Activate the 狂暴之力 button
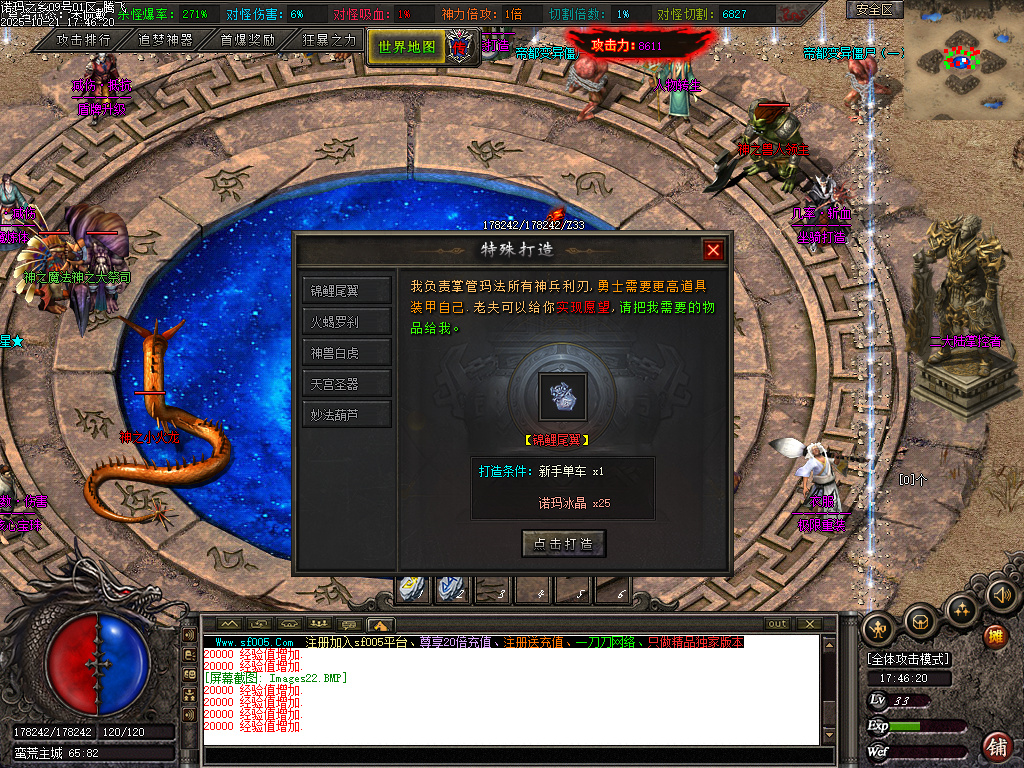This screenshot has height=768, width=1024. (329, 40)
